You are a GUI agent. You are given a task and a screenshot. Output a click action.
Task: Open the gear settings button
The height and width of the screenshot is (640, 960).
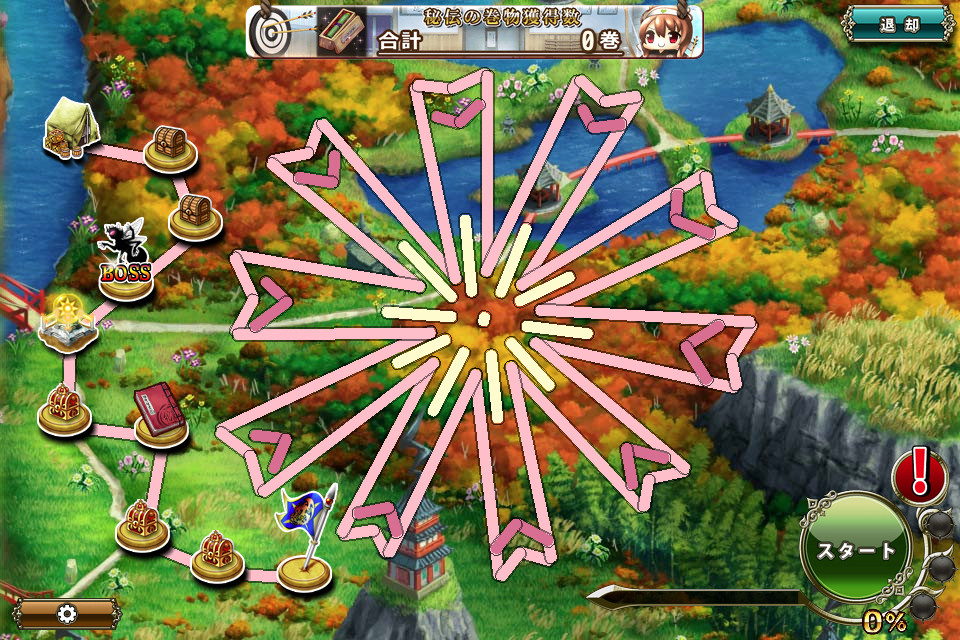click(66, 613)
